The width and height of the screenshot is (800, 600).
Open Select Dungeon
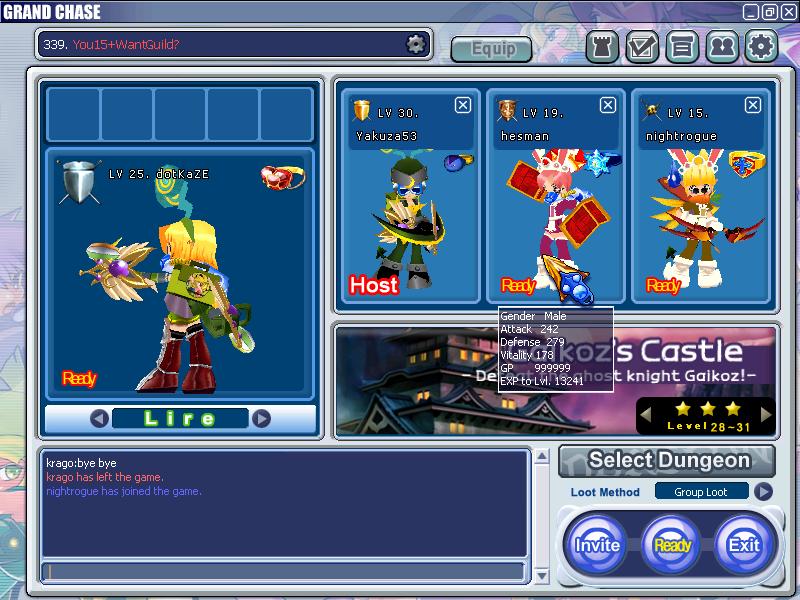tap(667, 460)
